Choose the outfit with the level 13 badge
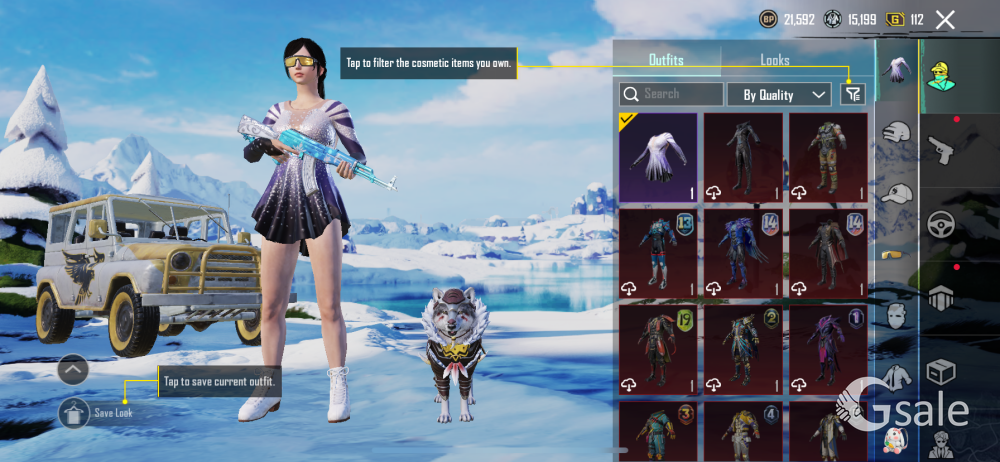 click(x=658, y=253)
